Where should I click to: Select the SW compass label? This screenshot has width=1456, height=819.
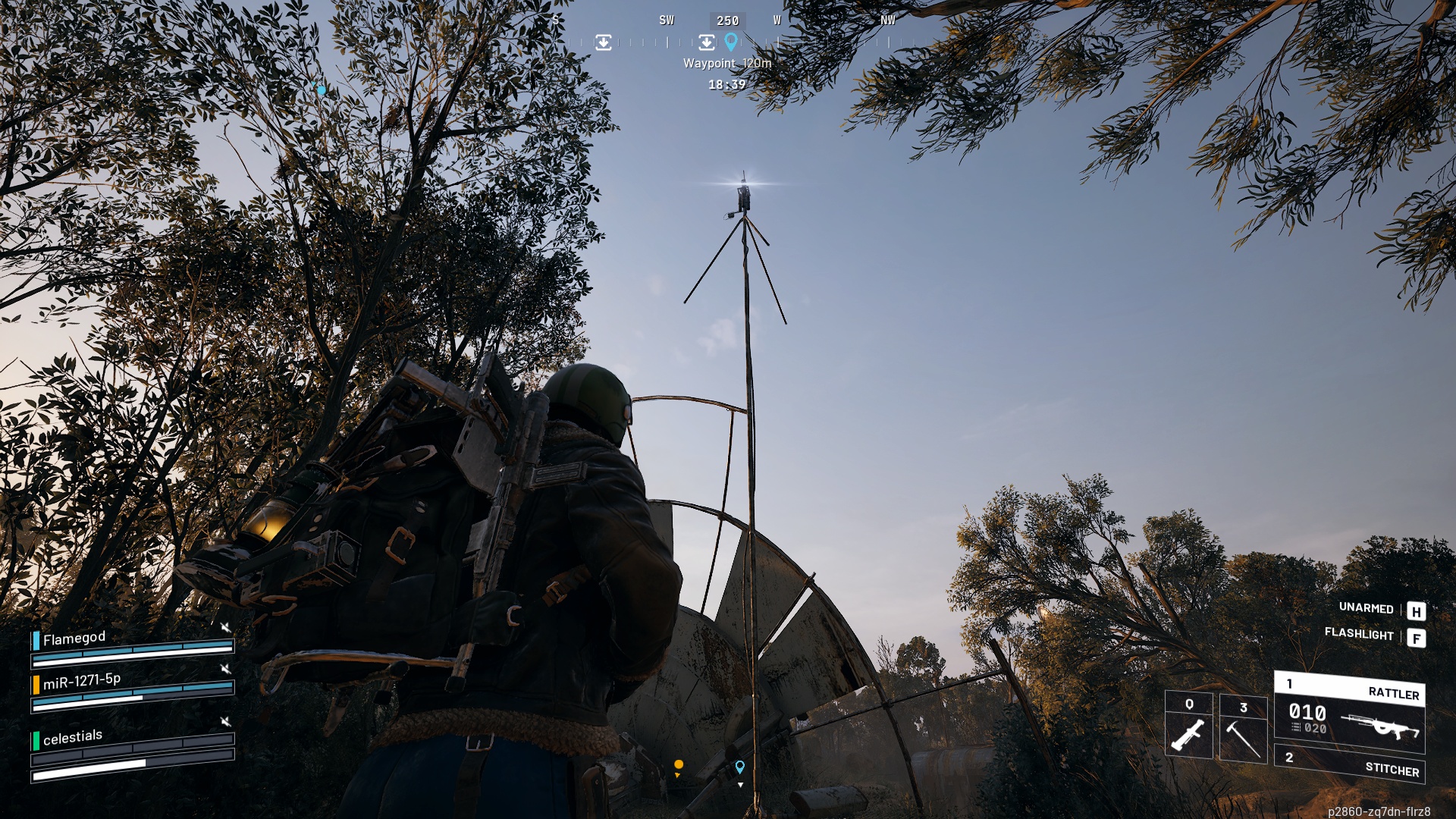pos(667,20)
